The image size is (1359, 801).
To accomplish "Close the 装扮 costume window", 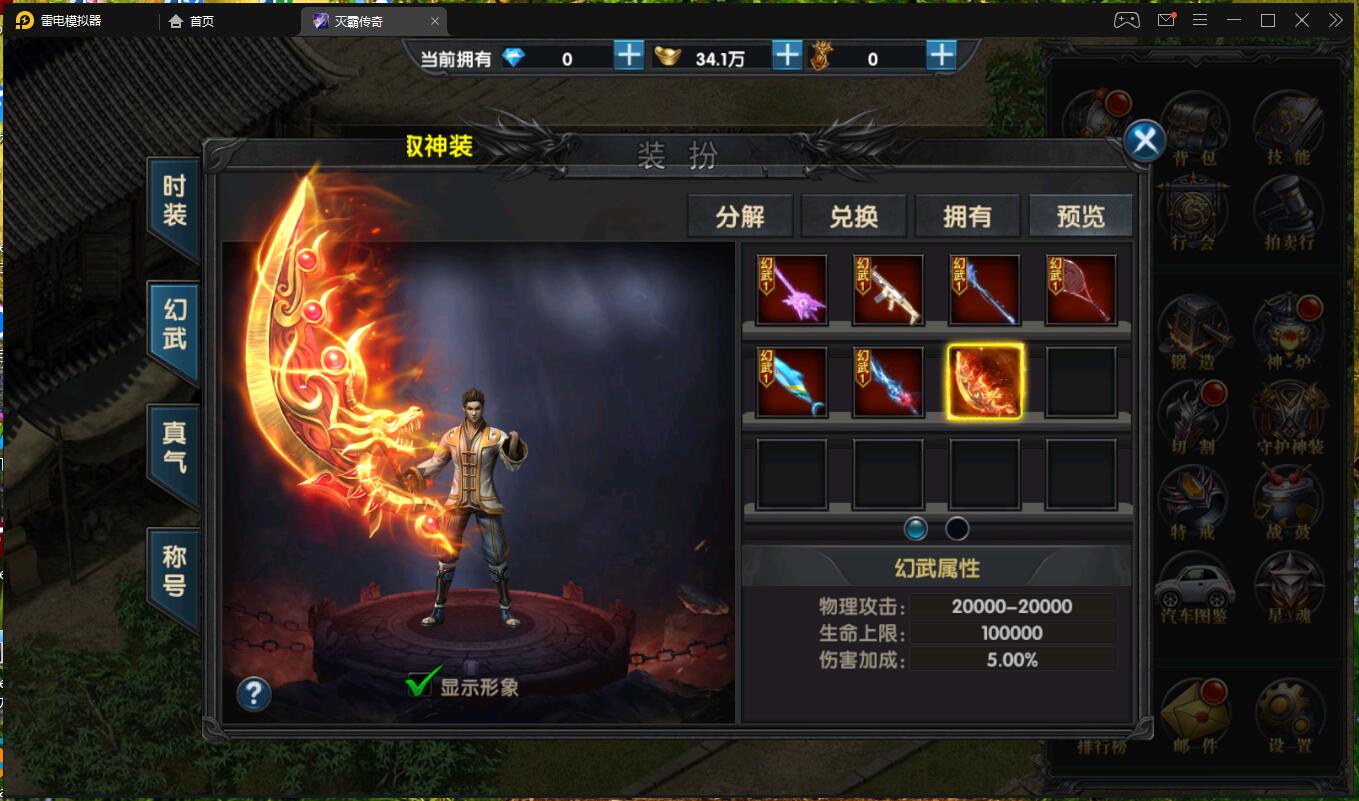I will click(1144, 141).
